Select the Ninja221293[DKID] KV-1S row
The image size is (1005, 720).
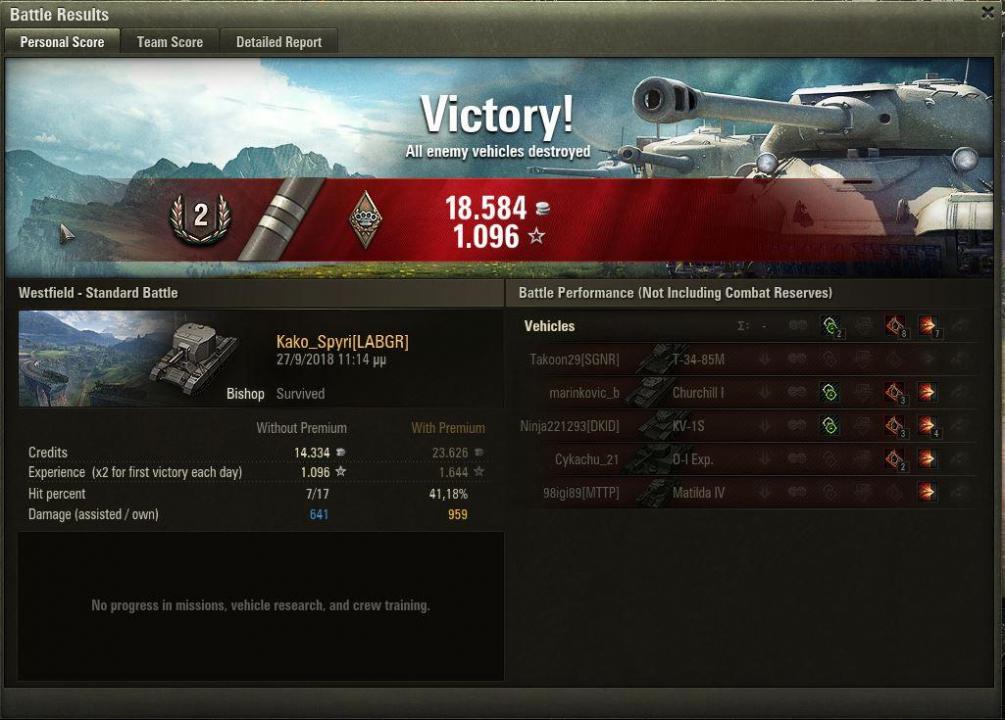click(750, 426)
